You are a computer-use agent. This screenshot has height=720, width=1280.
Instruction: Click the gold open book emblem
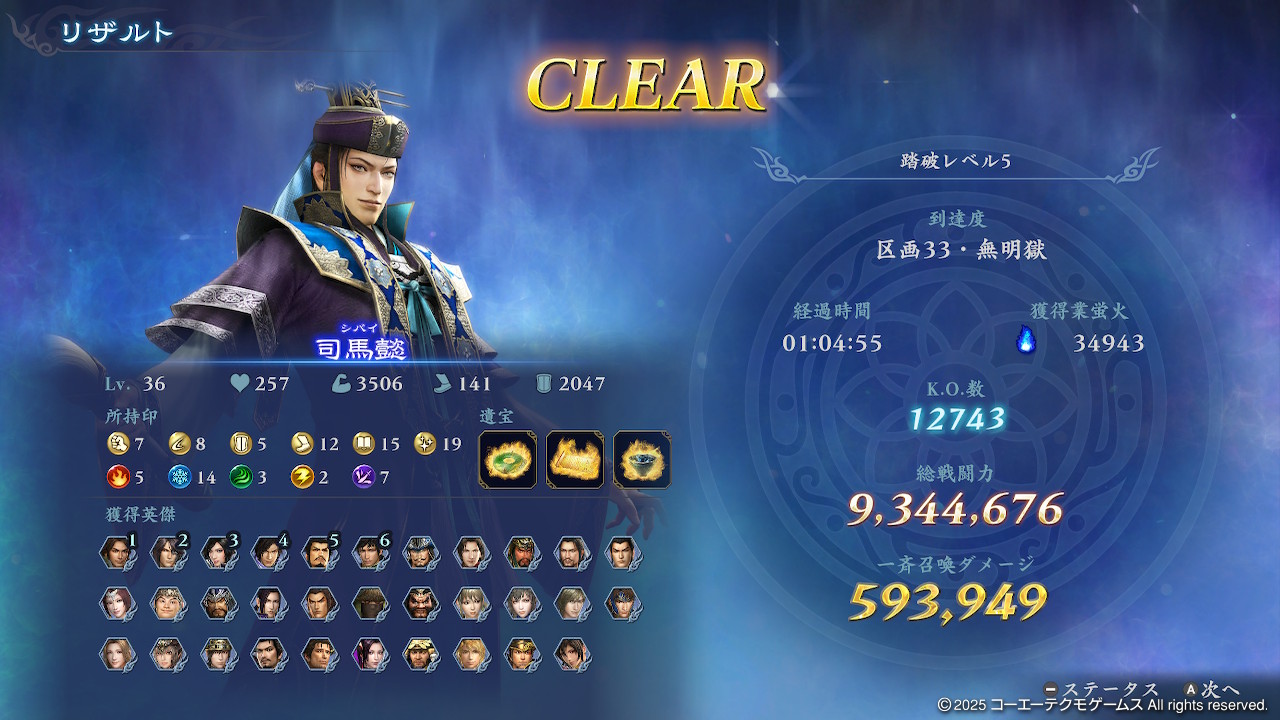pos(364,443)
